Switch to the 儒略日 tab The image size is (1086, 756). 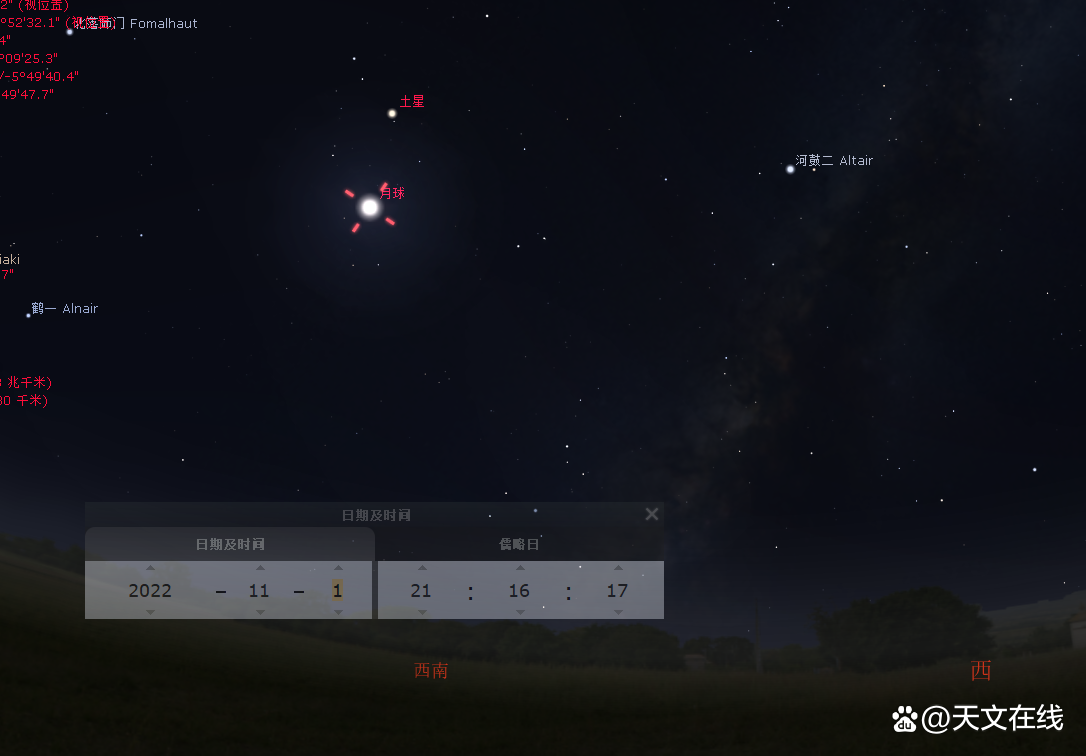click(520, 544)
